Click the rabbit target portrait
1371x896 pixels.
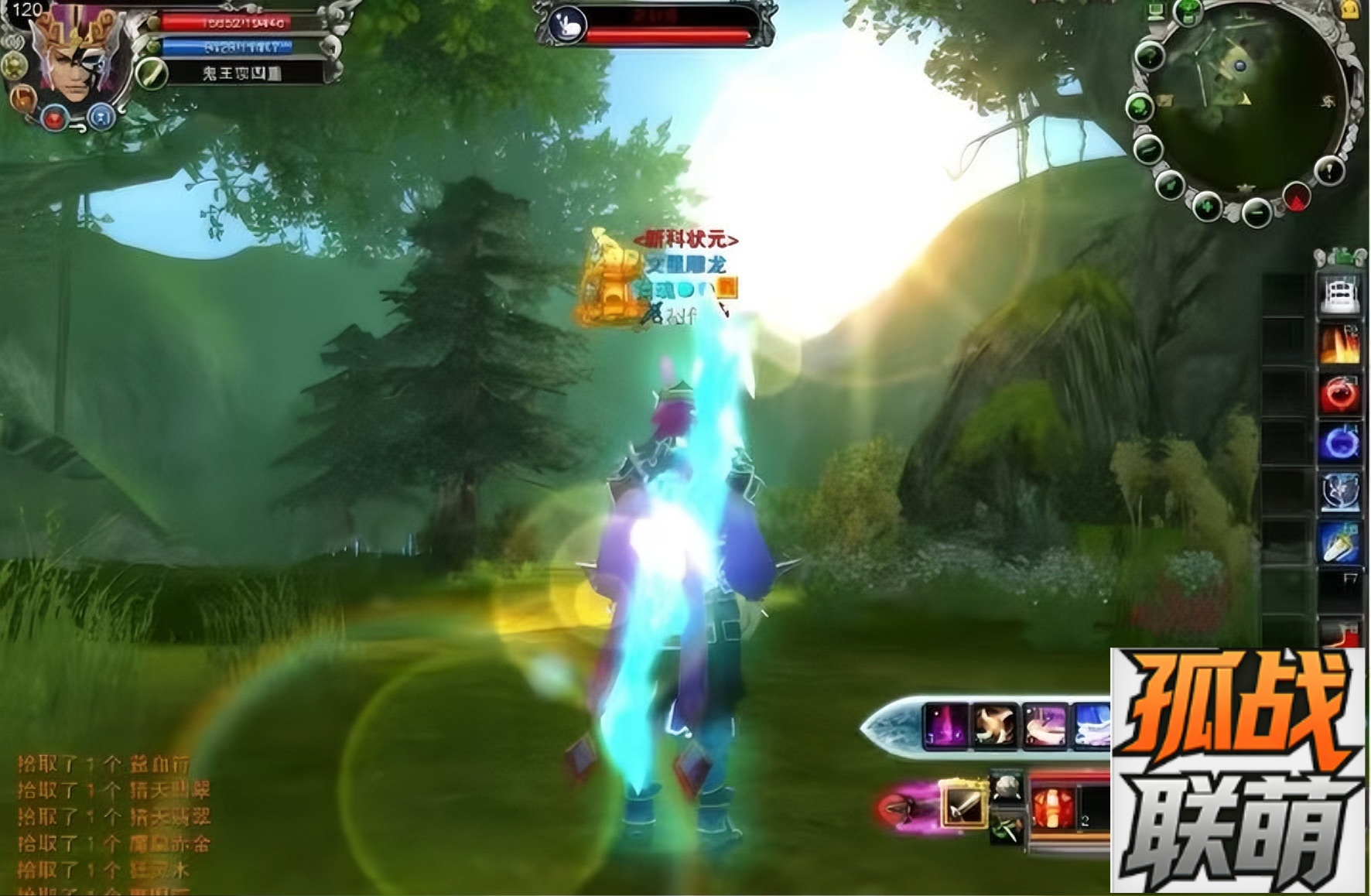(568, 25)
